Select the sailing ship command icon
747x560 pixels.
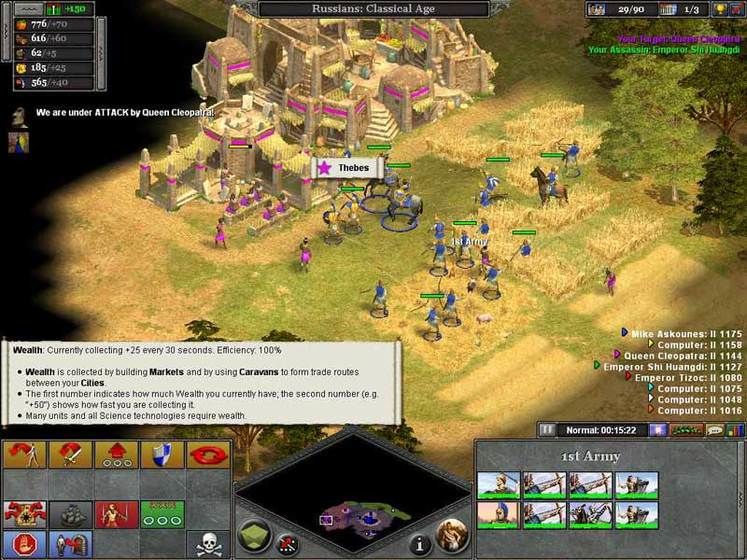click(69, 514)
